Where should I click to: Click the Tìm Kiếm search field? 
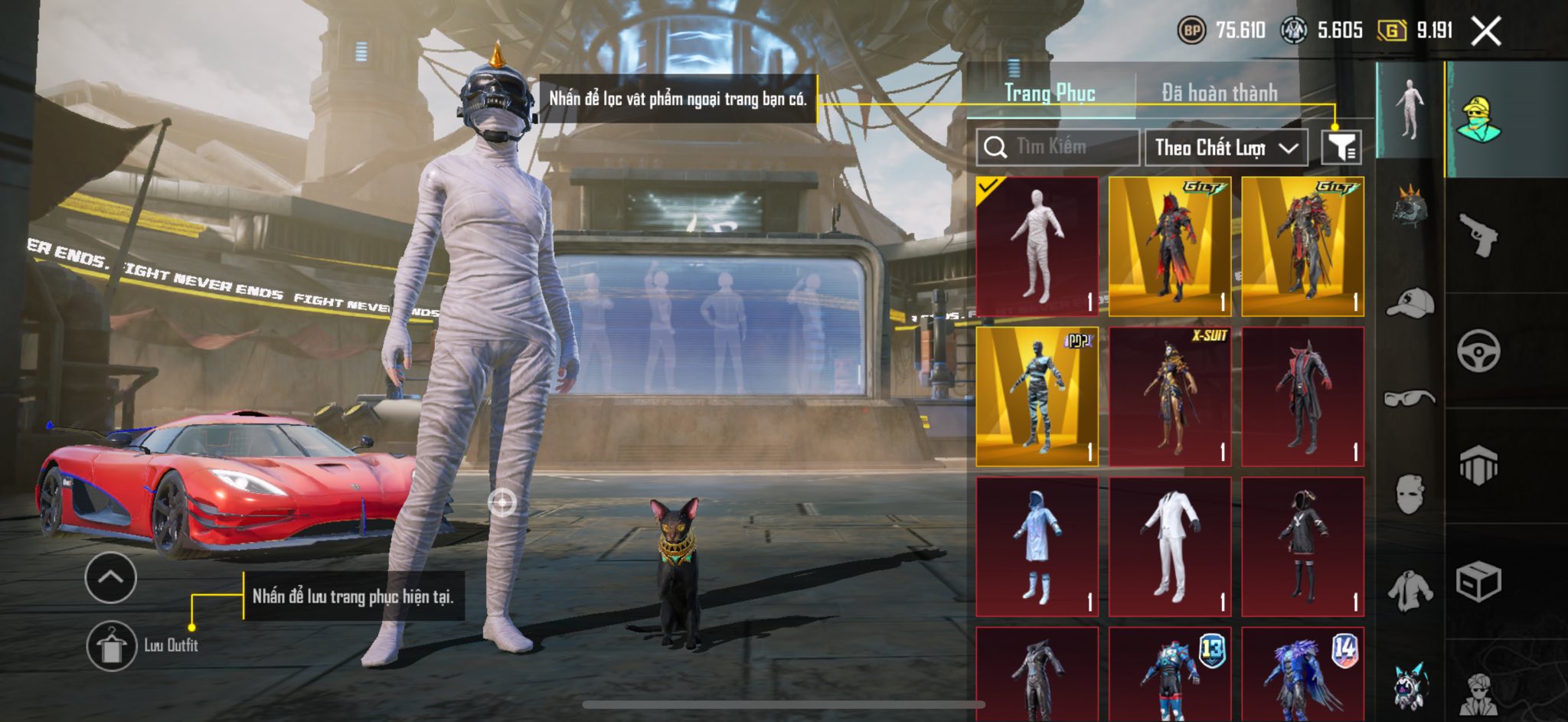click(x=1058, y=147)
